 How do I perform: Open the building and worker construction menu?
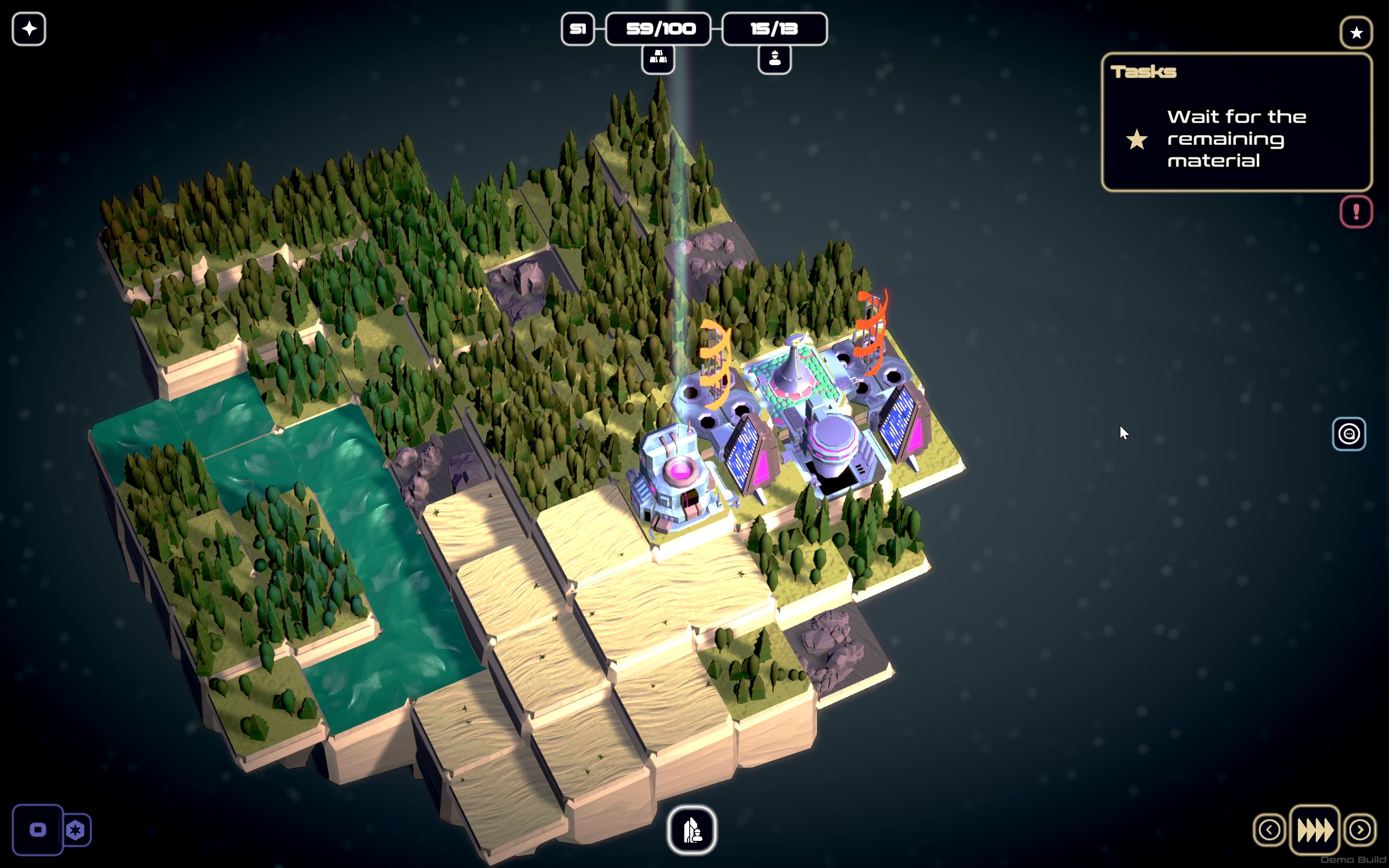coord(692,830)
